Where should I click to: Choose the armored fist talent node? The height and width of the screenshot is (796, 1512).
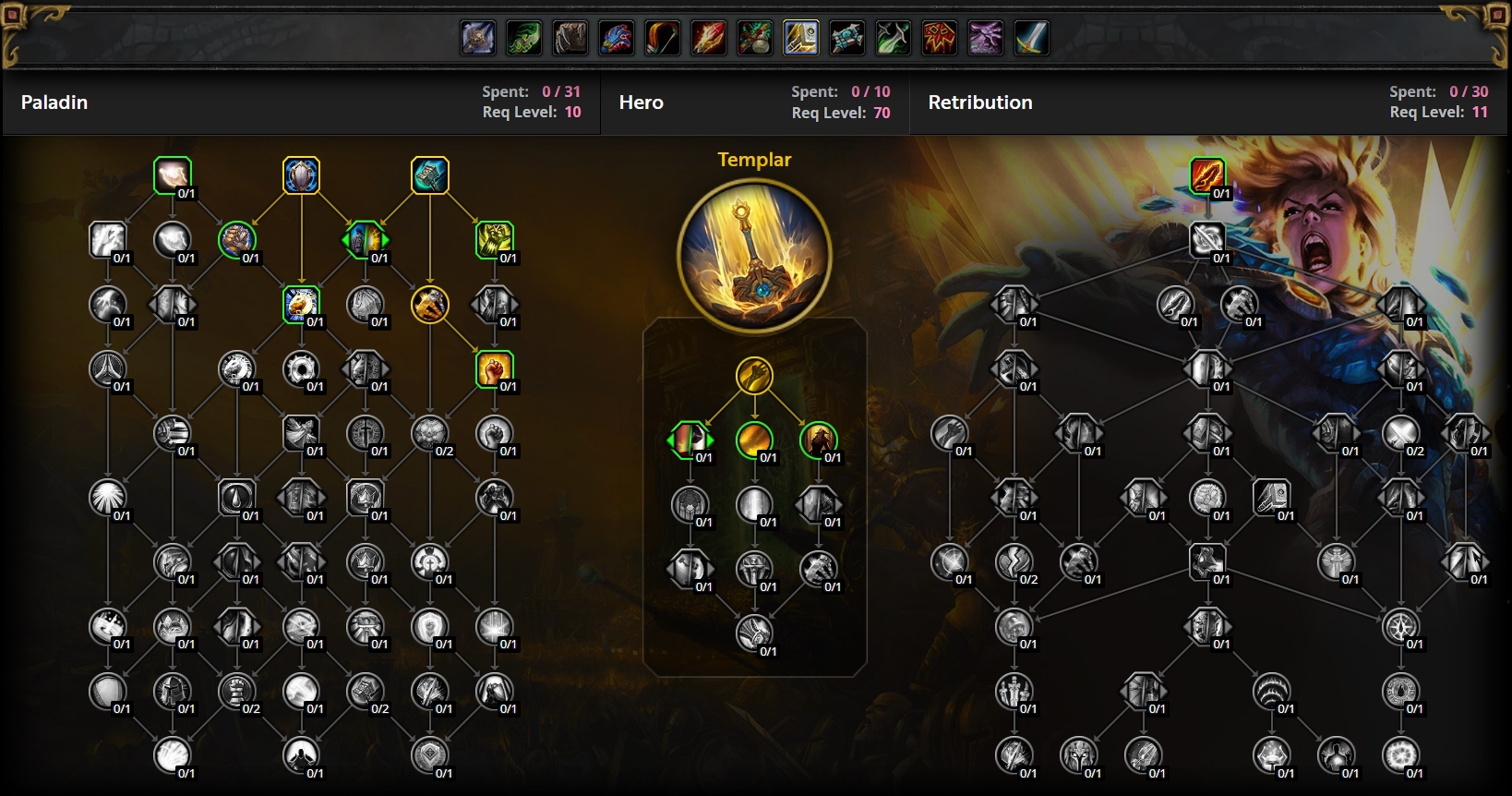[x=237, y=240]
